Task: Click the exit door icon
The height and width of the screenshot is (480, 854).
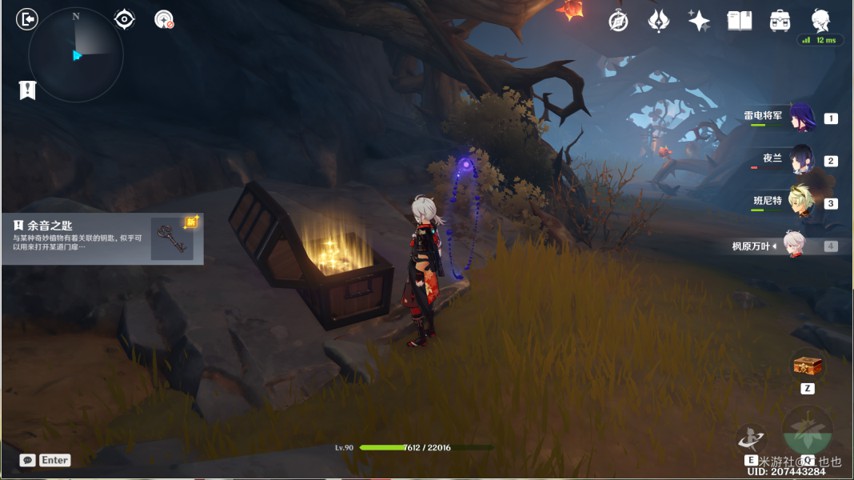Action: (x=27, y=19)
